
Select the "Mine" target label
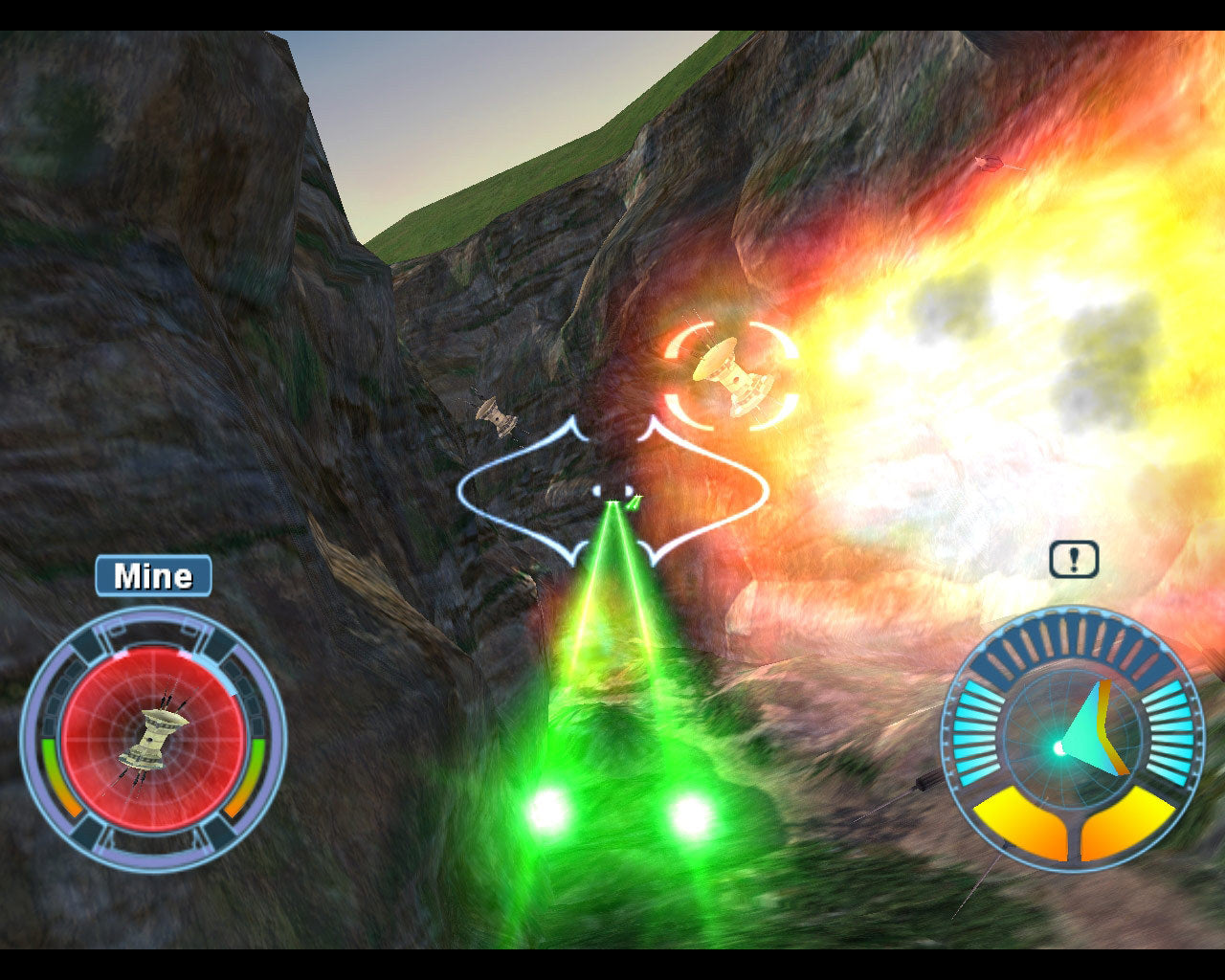coord(153,576)
